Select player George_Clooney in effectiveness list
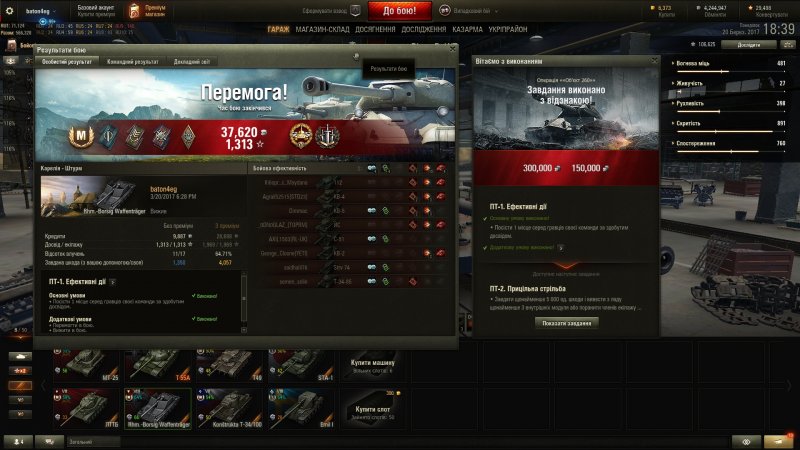The image size is (800, 450). [285, 254]
